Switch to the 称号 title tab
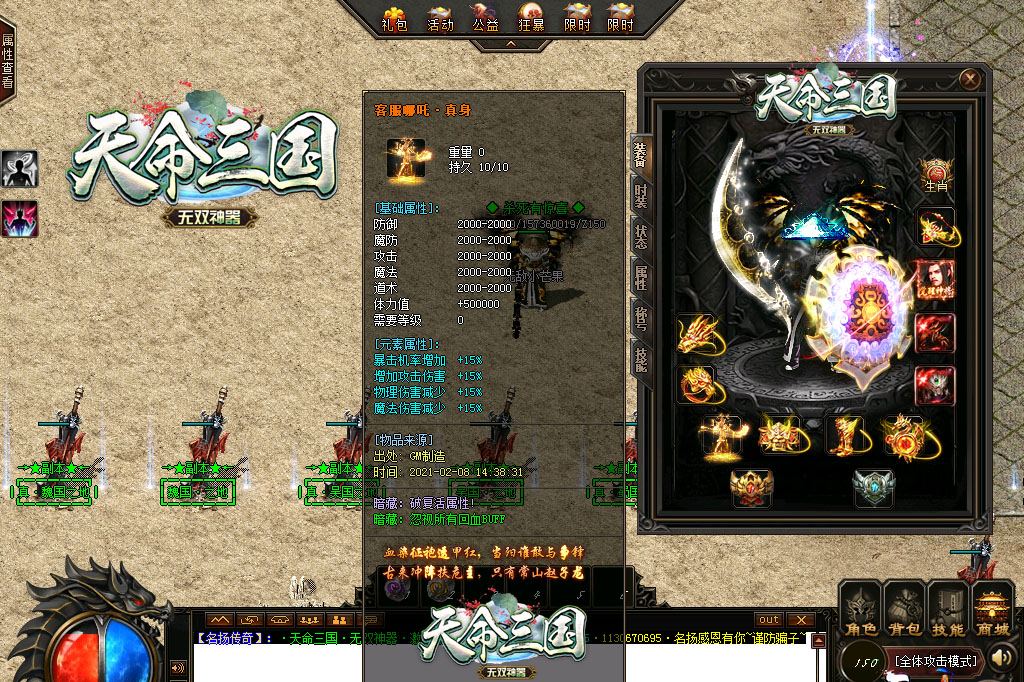Screen dimensions: 1024x682 coord(640,318)
